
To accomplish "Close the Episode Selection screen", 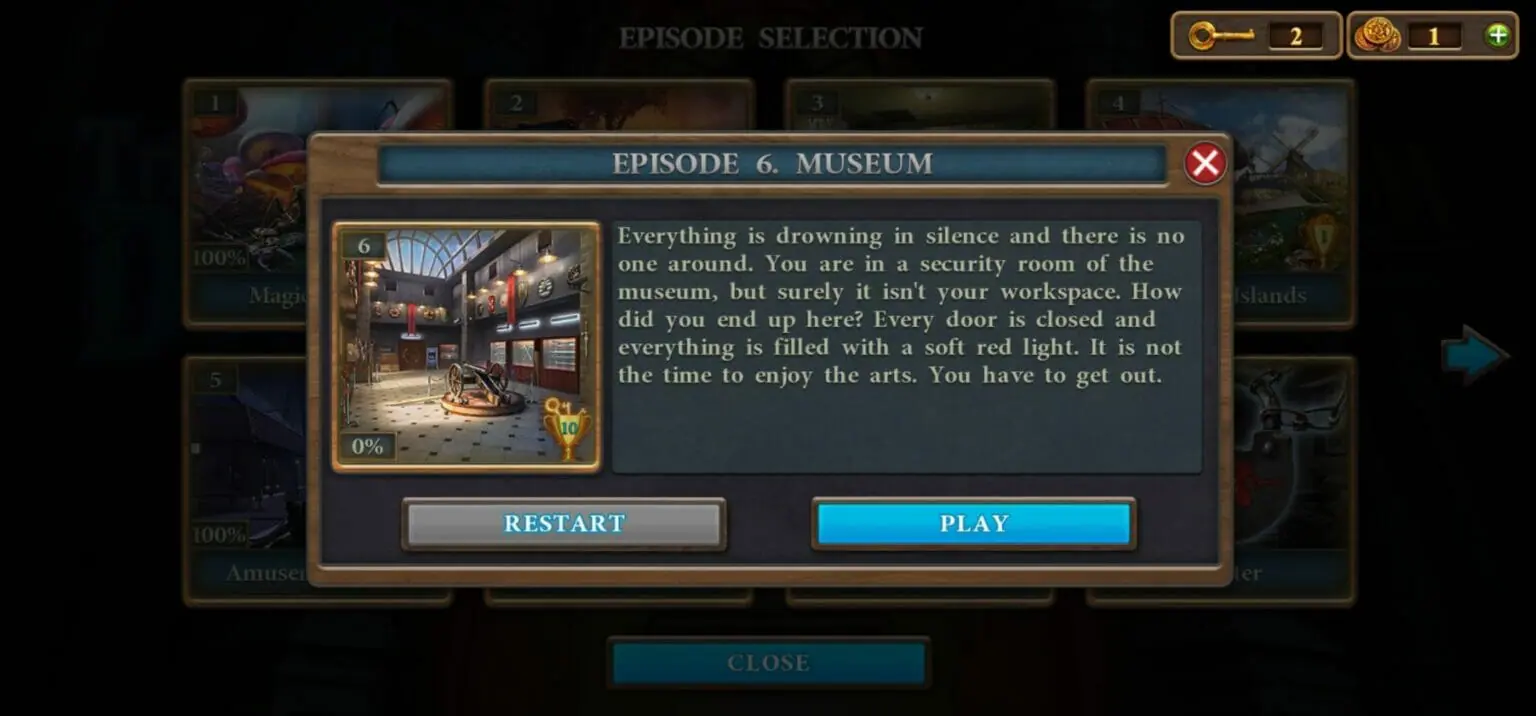I will coord(768,663).
